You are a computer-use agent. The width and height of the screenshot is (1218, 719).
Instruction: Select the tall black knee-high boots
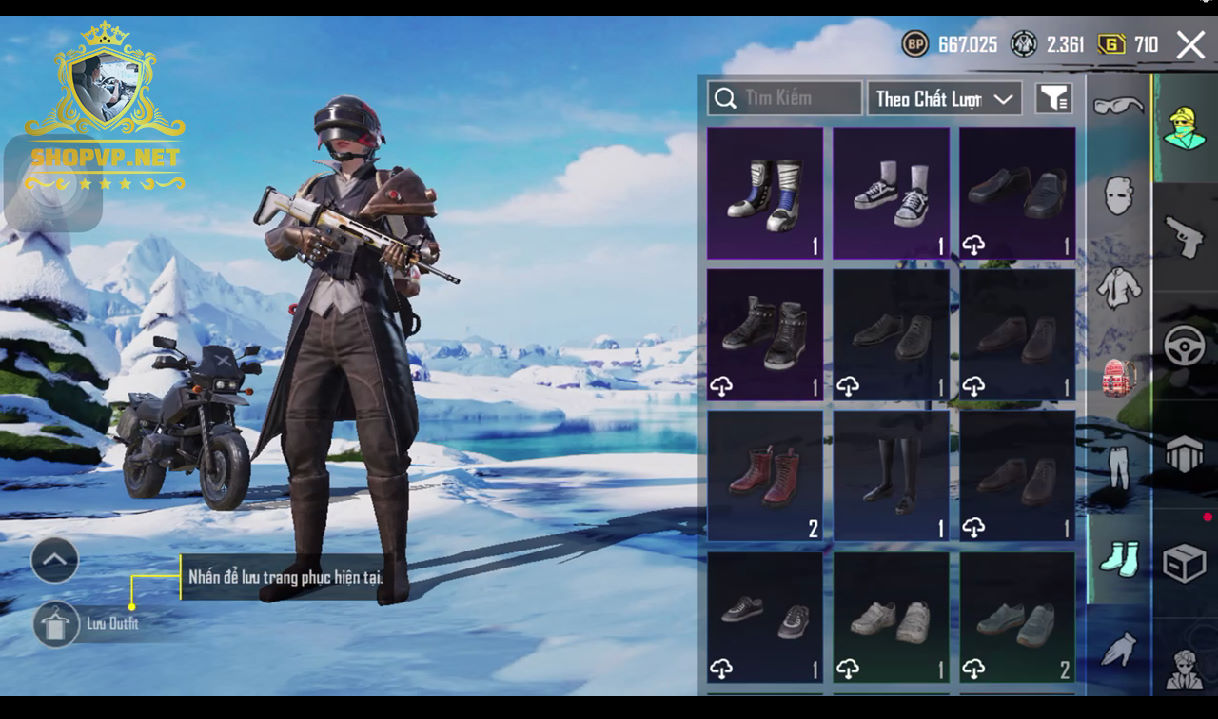[x=891, y=476]
